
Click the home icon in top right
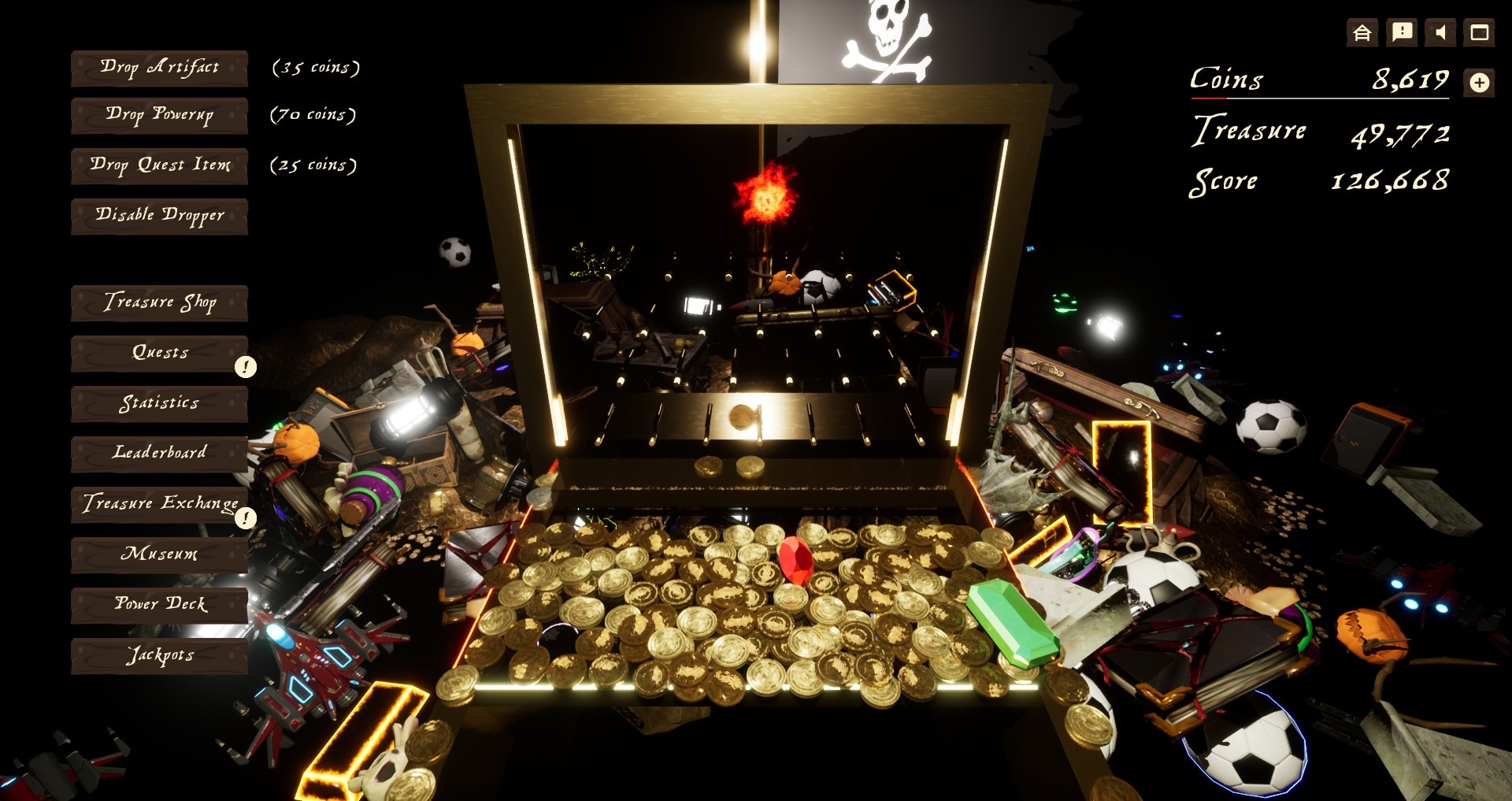[x=1362, y=34]
